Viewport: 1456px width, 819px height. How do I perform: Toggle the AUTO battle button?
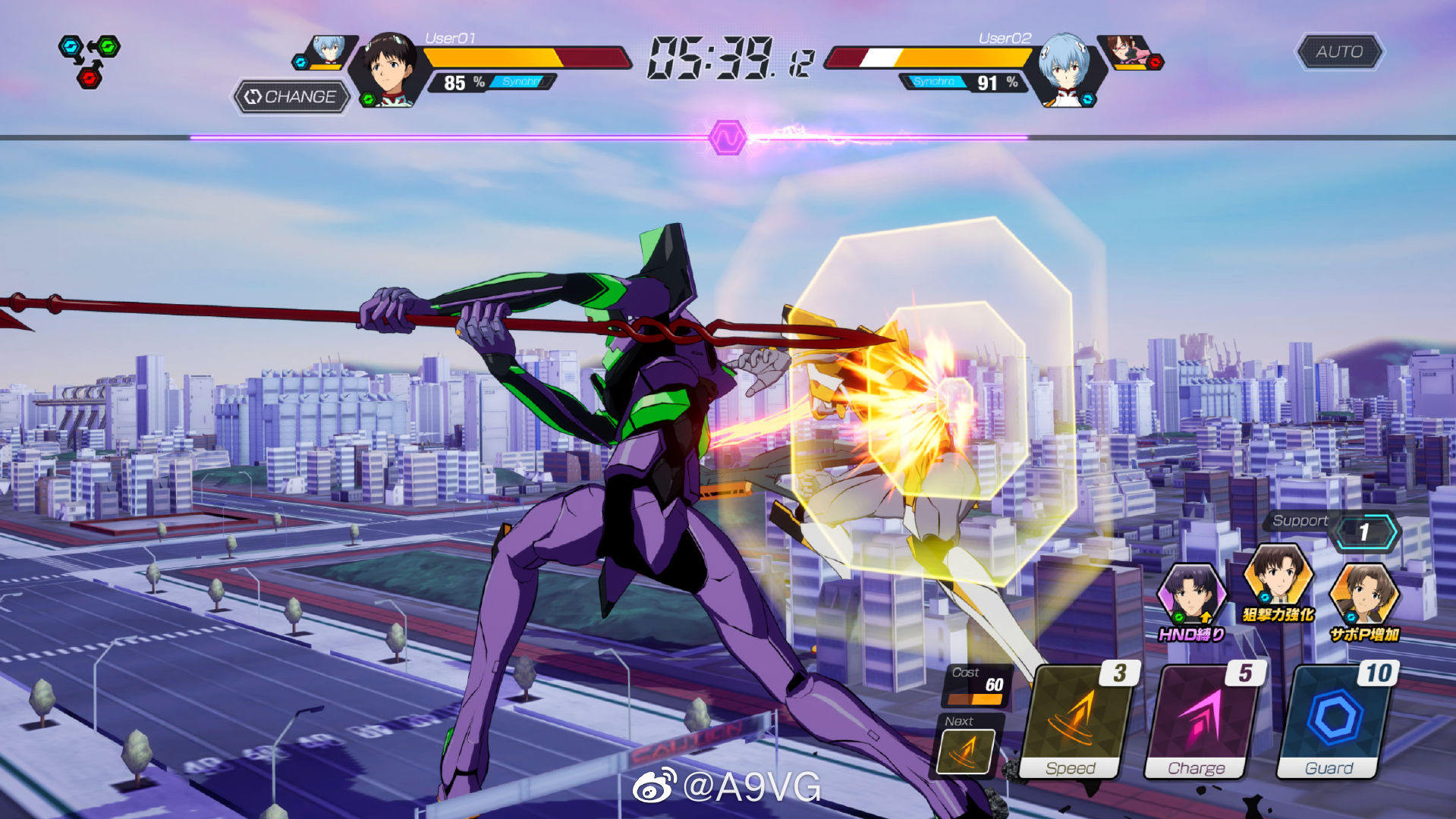tap(1339, 52)
